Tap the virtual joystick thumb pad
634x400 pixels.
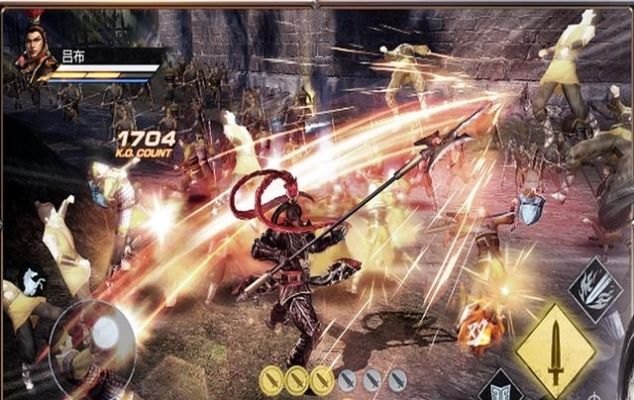click(103, 333)
